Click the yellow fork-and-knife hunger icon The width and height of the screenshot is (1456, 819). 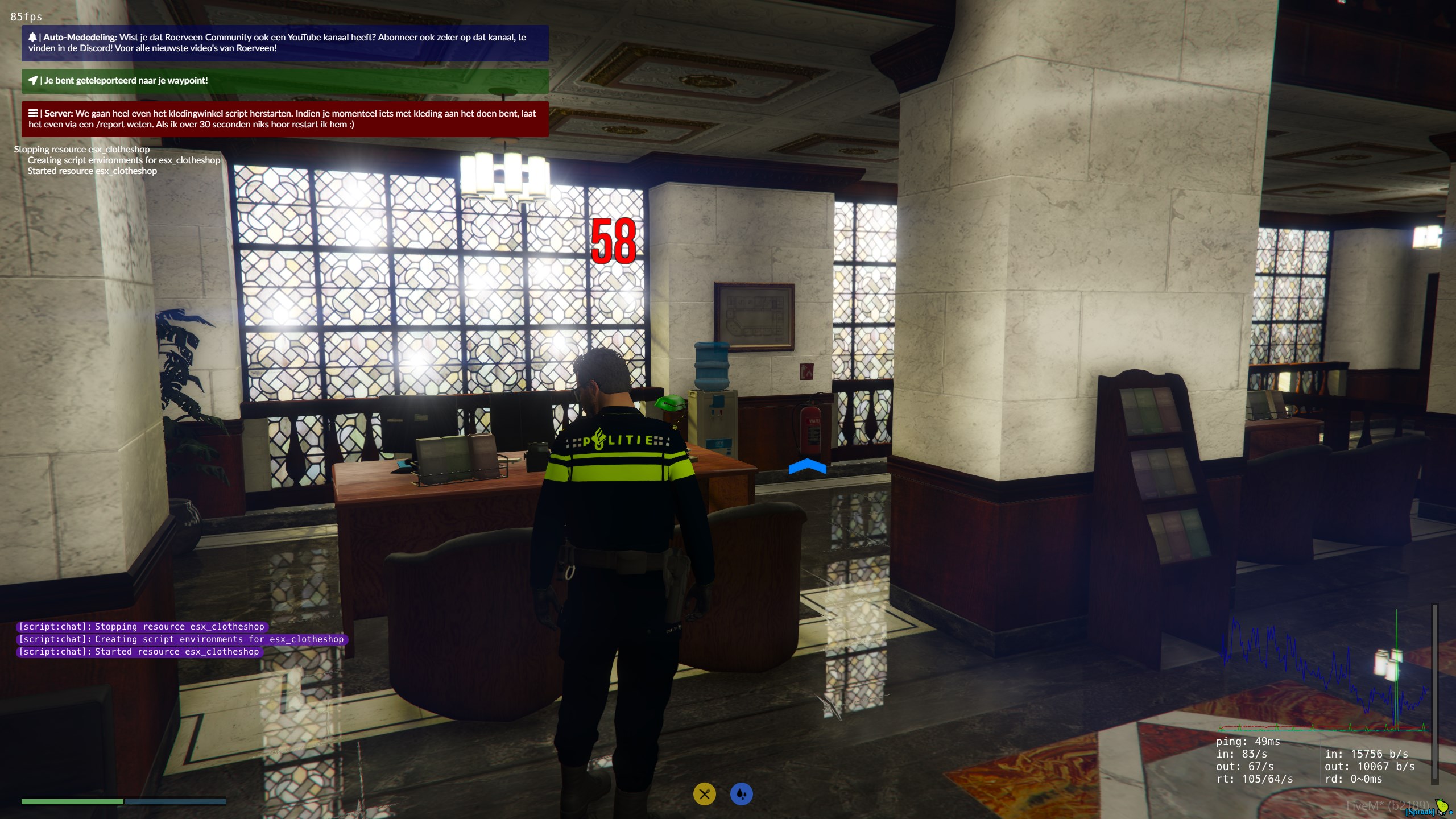(x=704, y=794)
